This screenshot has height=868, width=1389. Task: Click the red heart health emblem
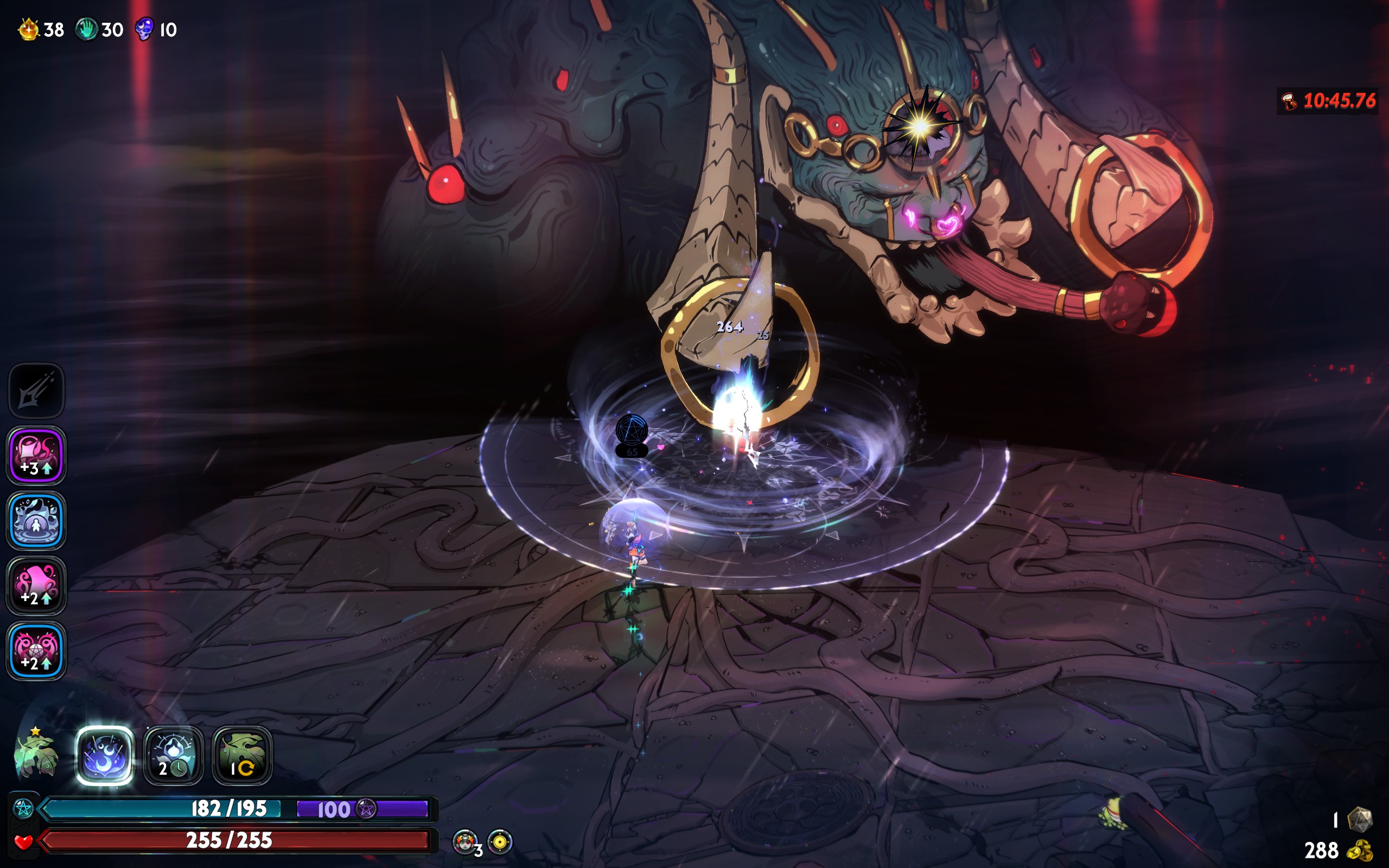[x=23, y=841]
